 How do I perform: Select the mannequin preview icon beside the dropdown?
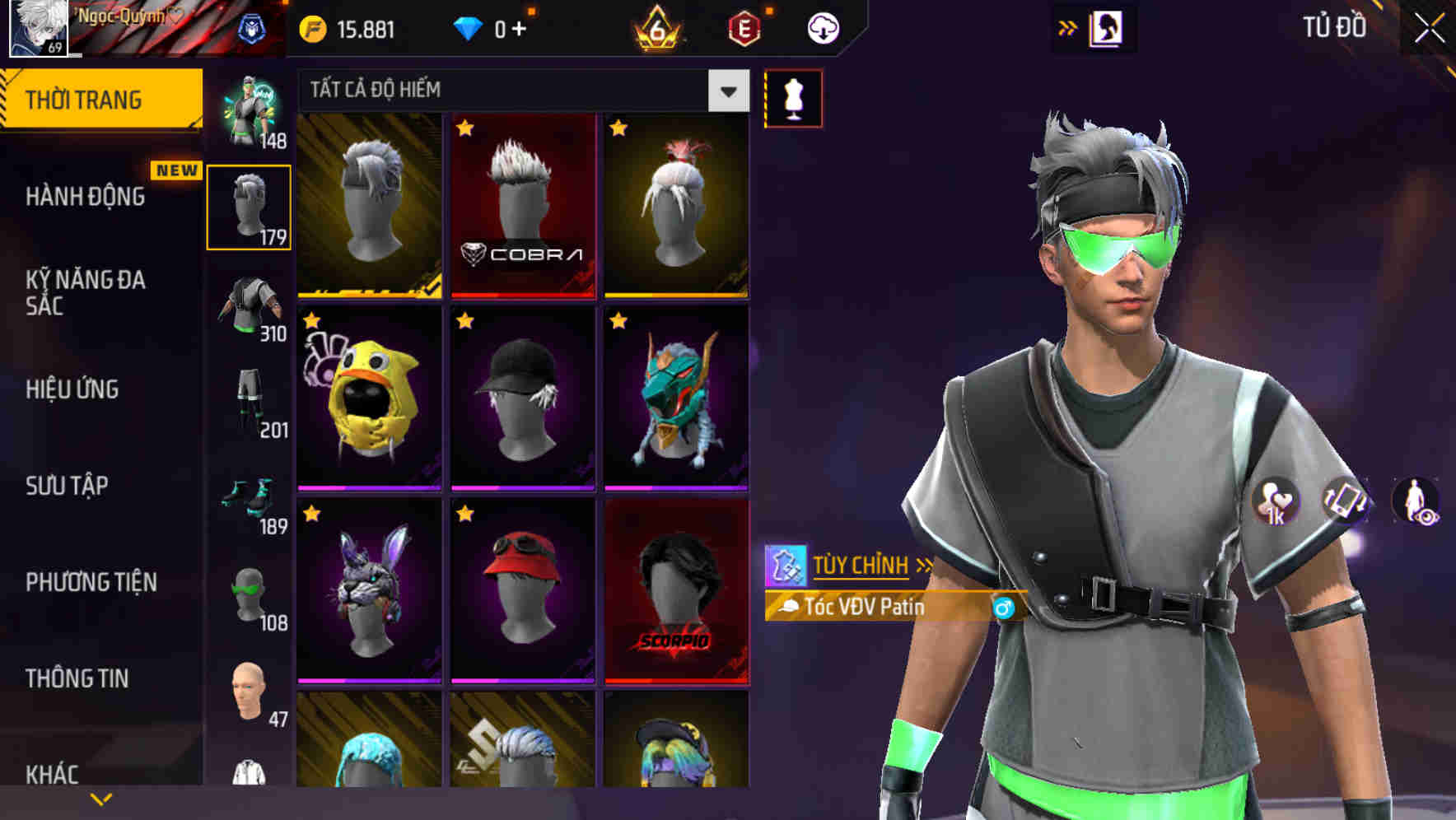[x=793, y=97]
